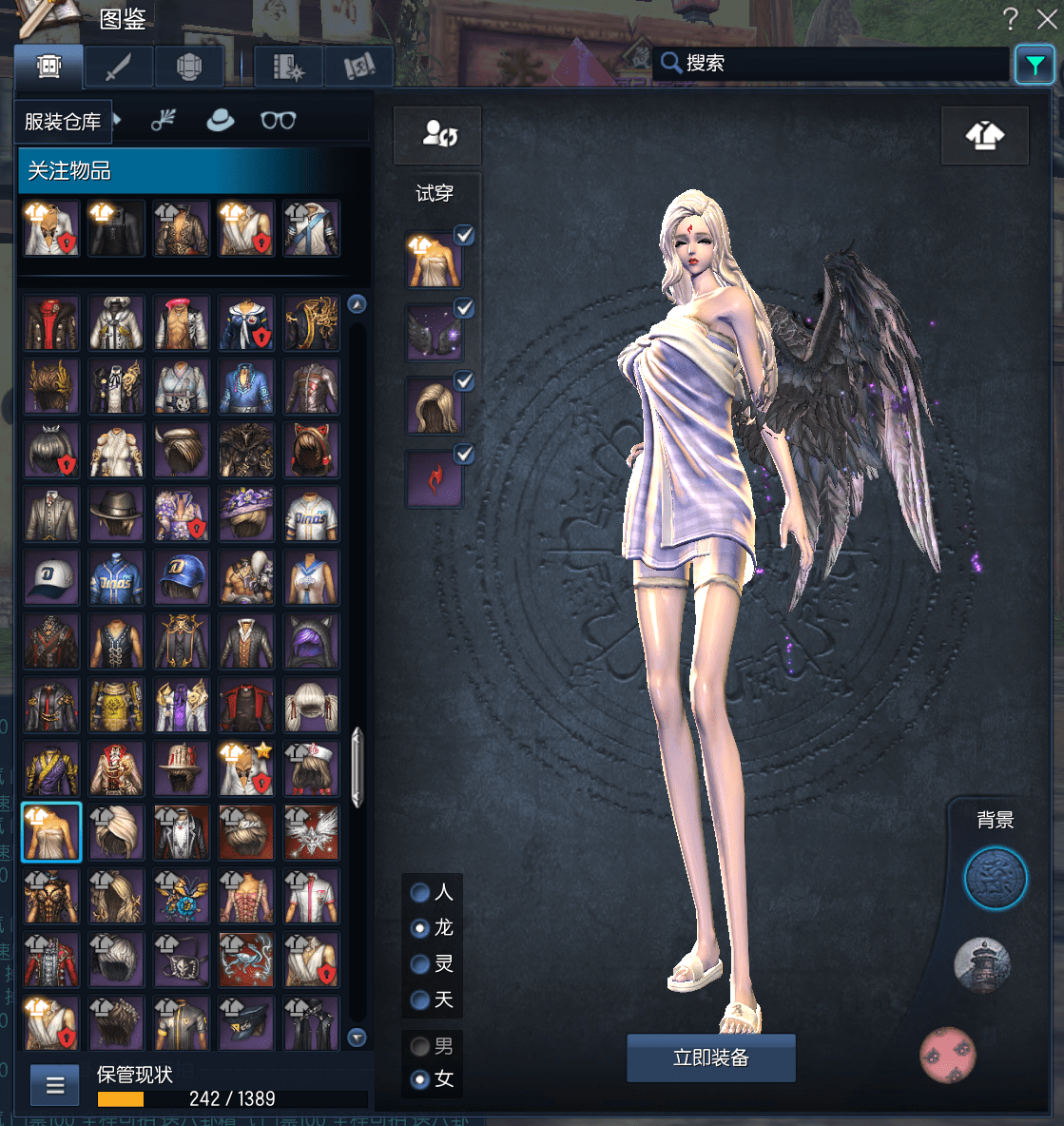Click 立即装备 to equip now
The image size is (1064, 1126).
coord(710,1058)
